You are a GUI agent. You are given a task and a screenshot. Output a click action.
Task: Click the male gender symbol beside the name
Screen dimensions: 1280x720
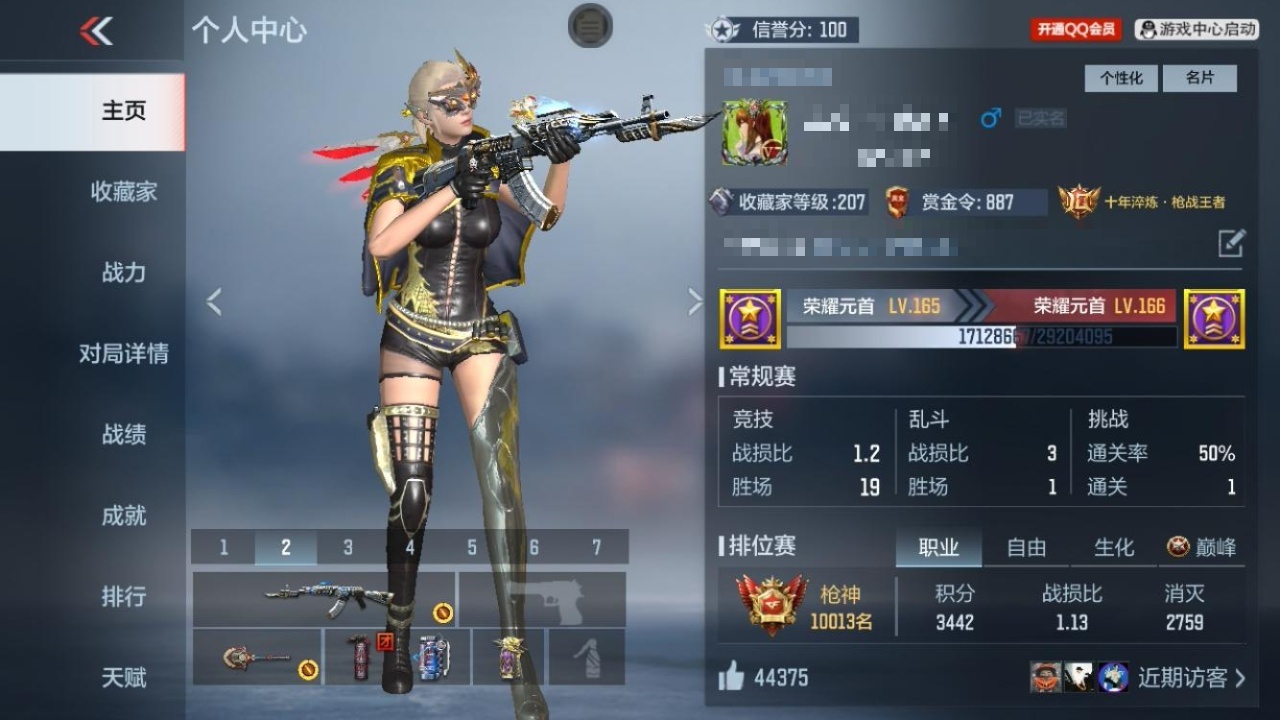[988, 118]
